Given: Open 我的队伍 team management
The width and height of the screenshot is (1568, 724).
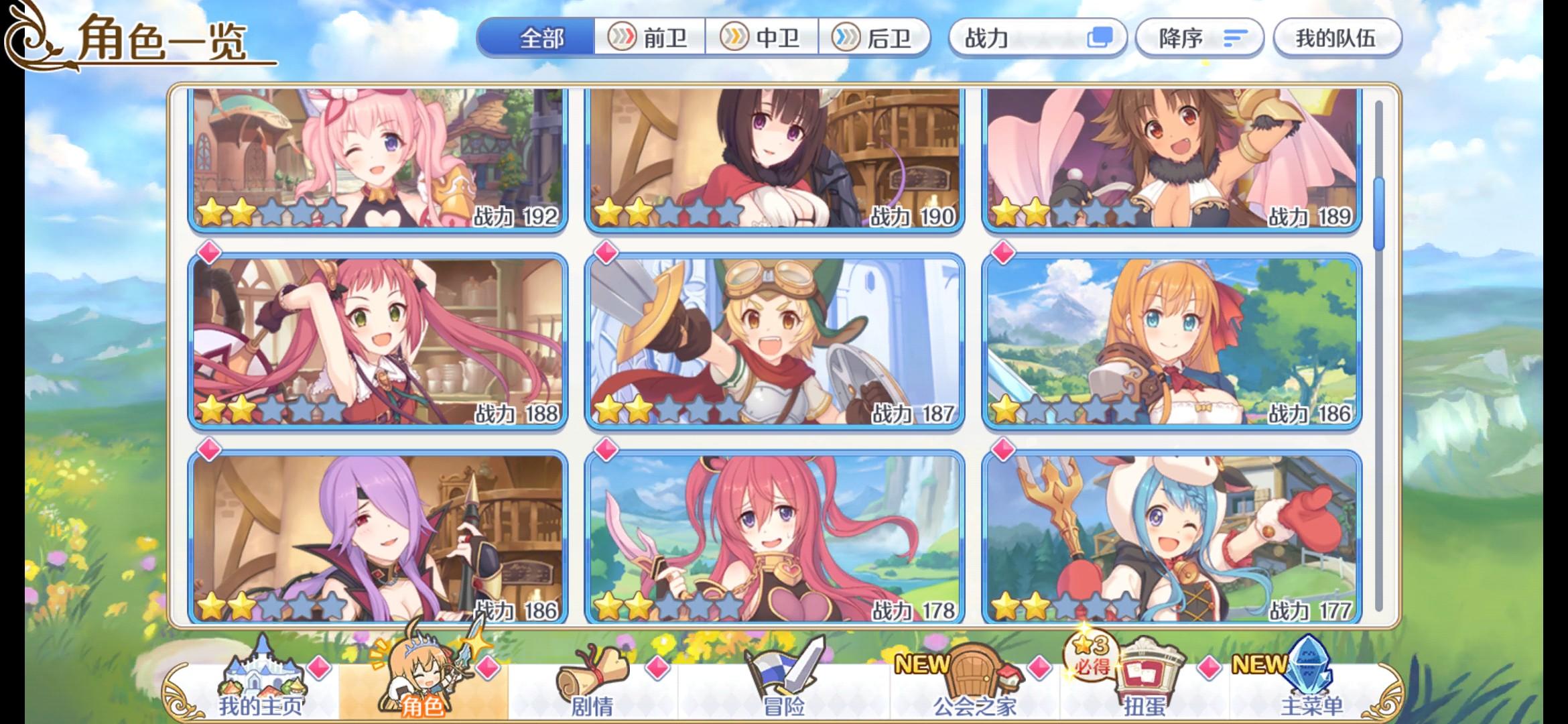Looking at the screenshot, I should click(x=1336, y=38).
